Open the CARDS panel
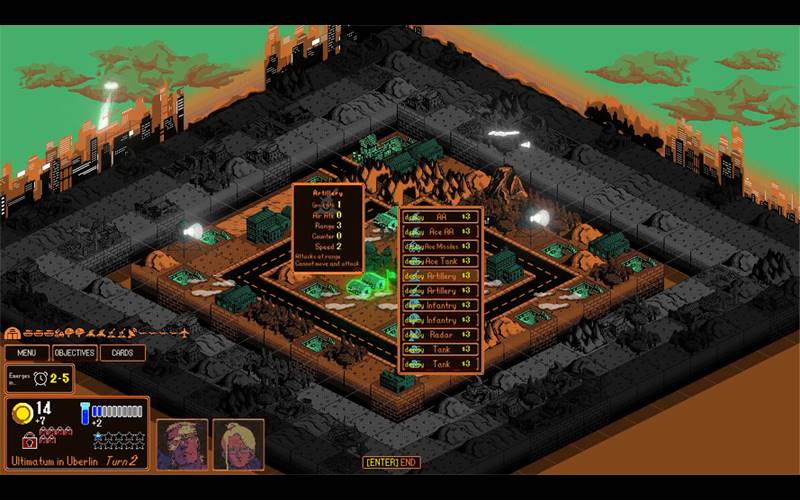 (x=122, y=352)
